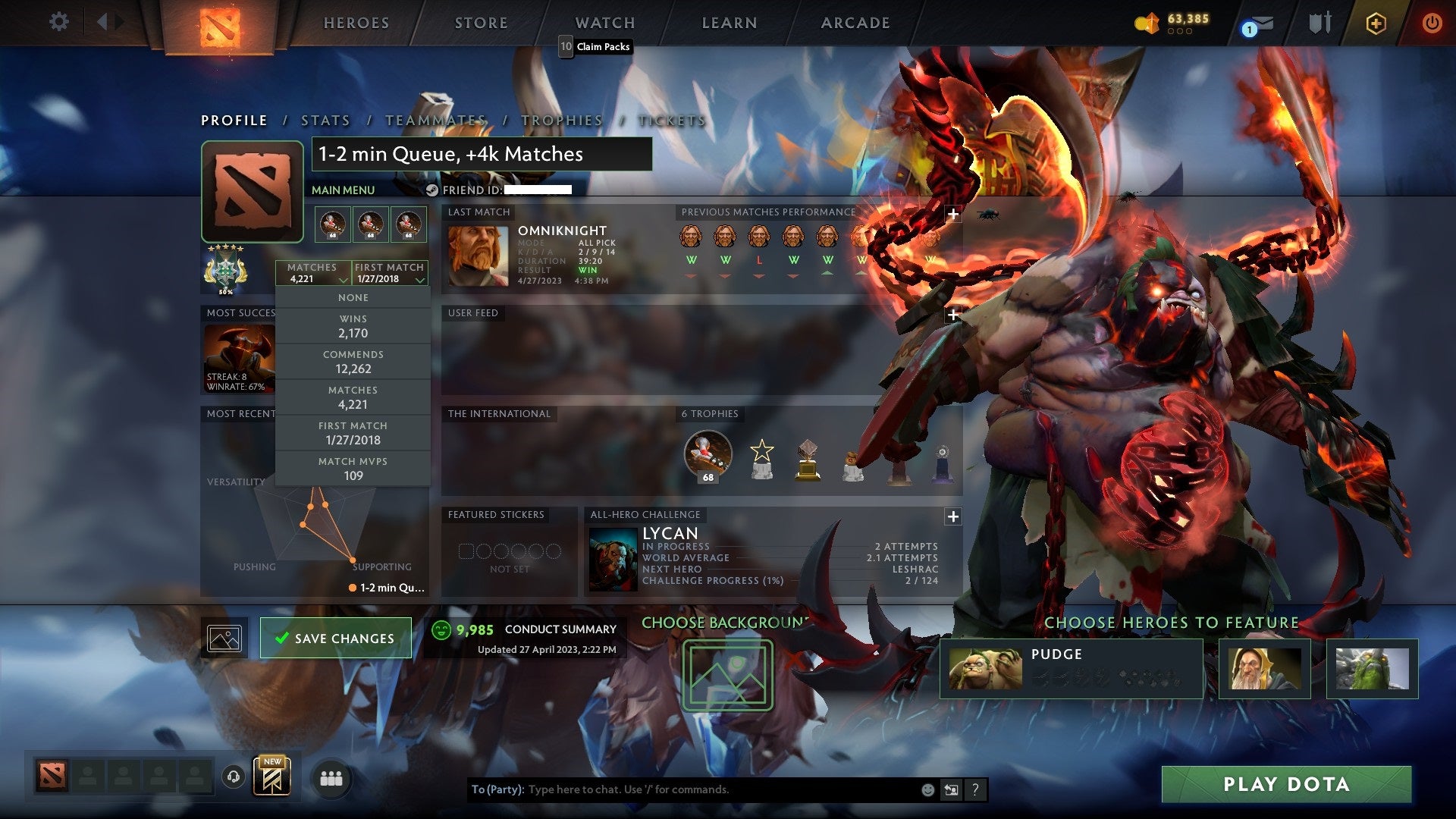The width and height of the screenshot is (1456, 819).
Task: Click the SAVE CHANGES button
Action: pos(336,638)
